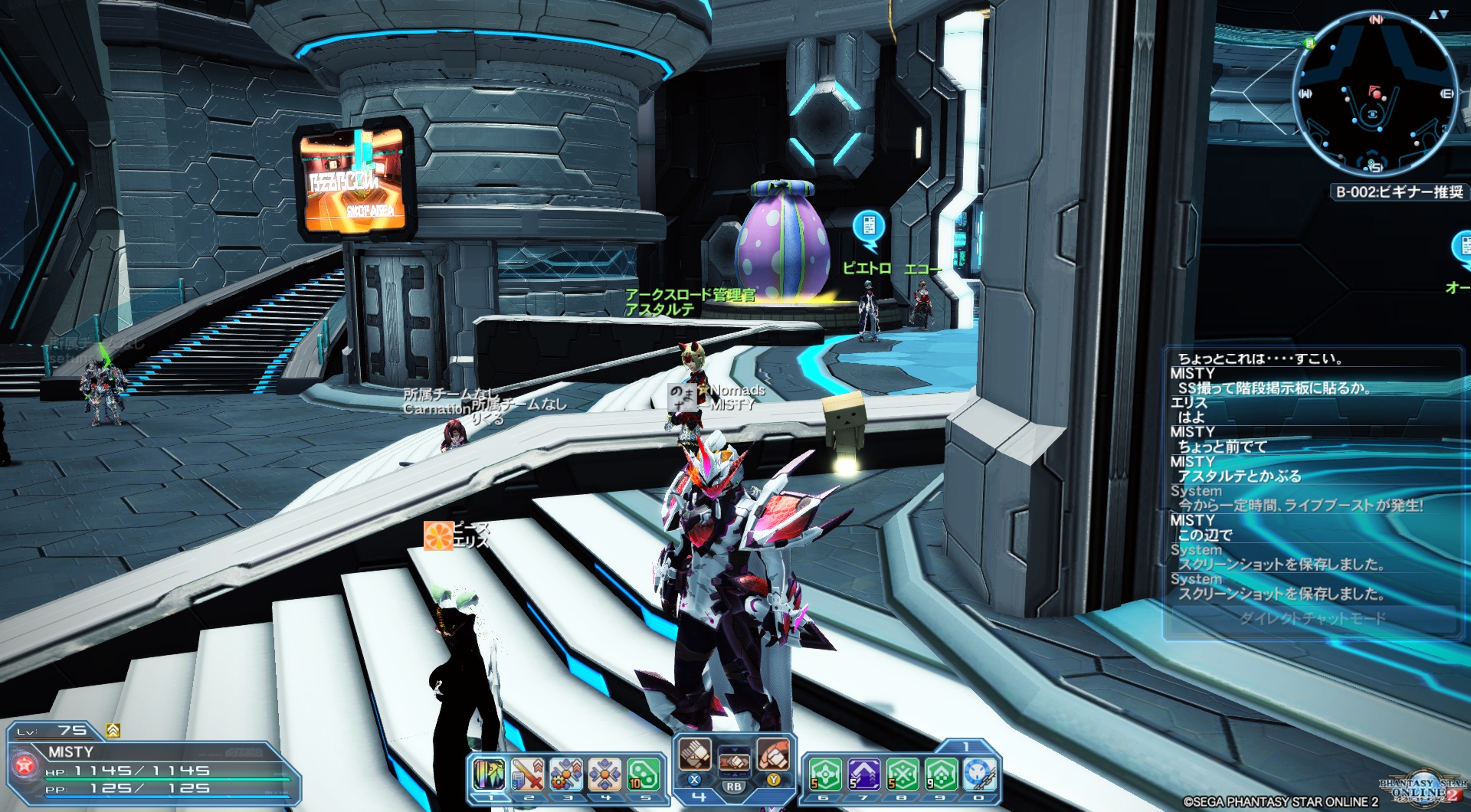Use the snowflake skill with gear symbol
Image resolution: width=1471 pixels, height=812 pixels.
click(566, 774)
